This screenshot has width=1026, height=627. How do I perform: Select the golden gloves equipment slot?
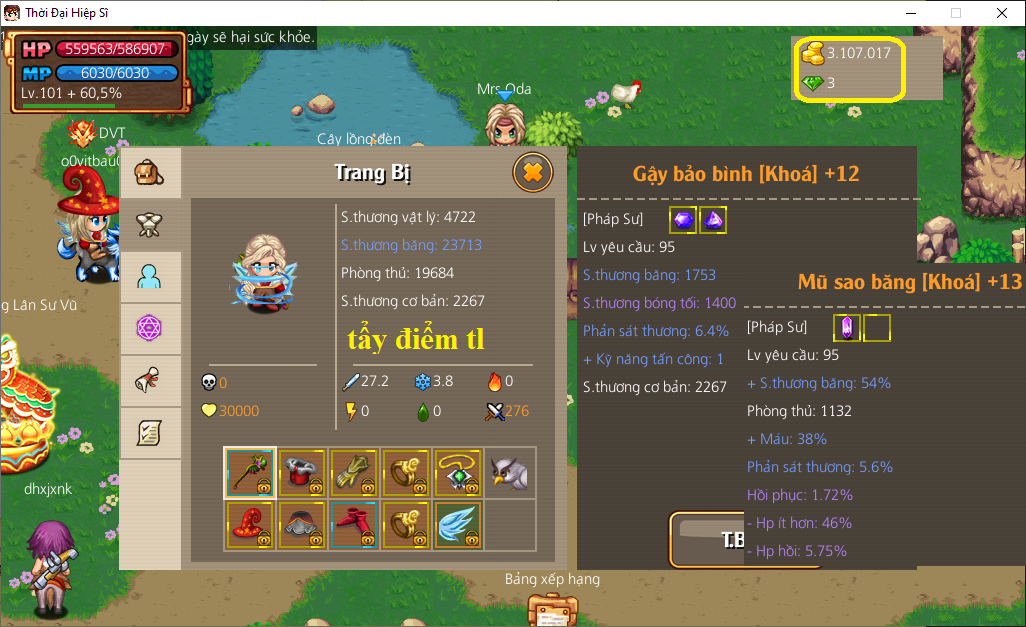354,472
